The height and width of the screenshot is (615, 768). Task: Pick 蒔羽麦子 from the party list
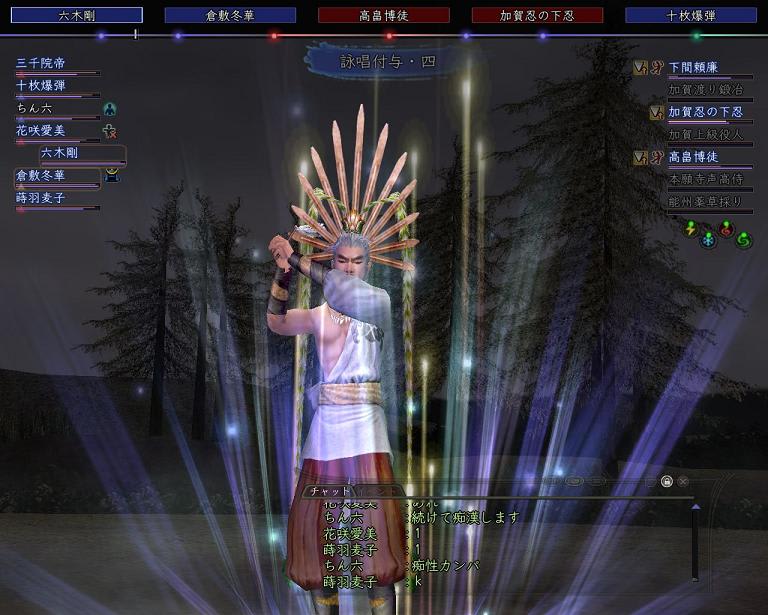pos(41,198)
